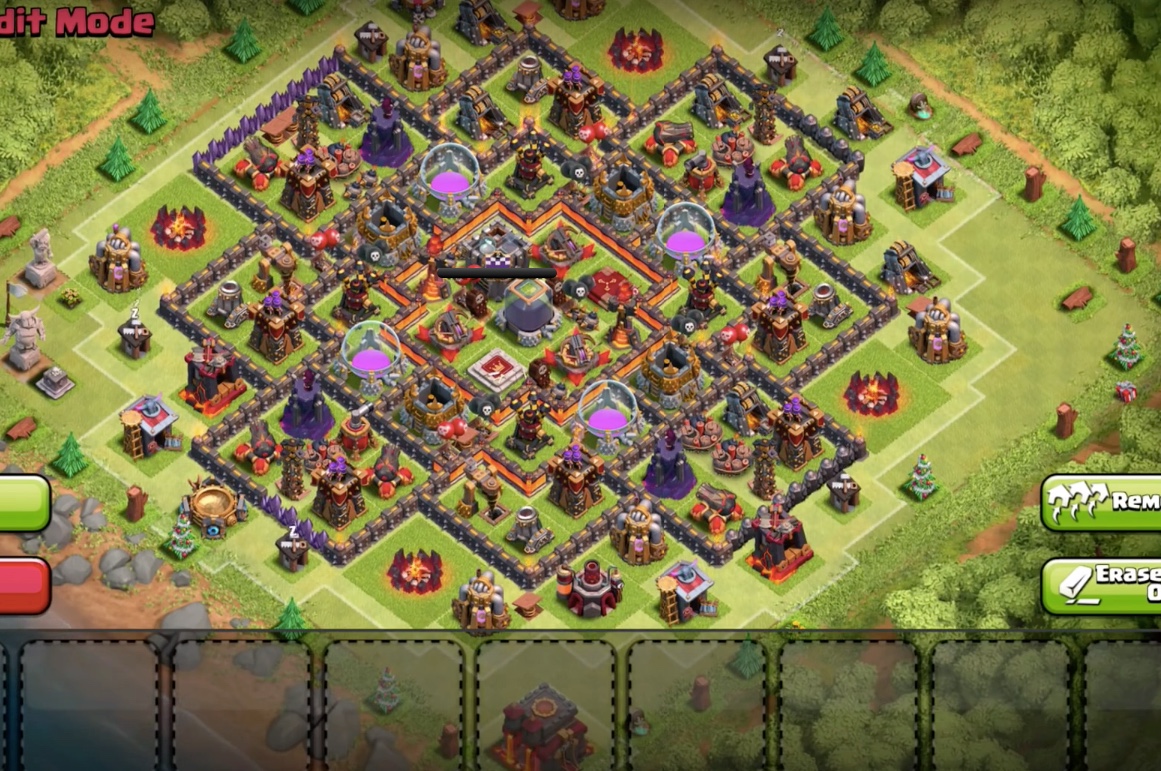This screenshot has width=1161, height=771.
Task: Activate the Erase mode button
Action: pos(1102,586)
